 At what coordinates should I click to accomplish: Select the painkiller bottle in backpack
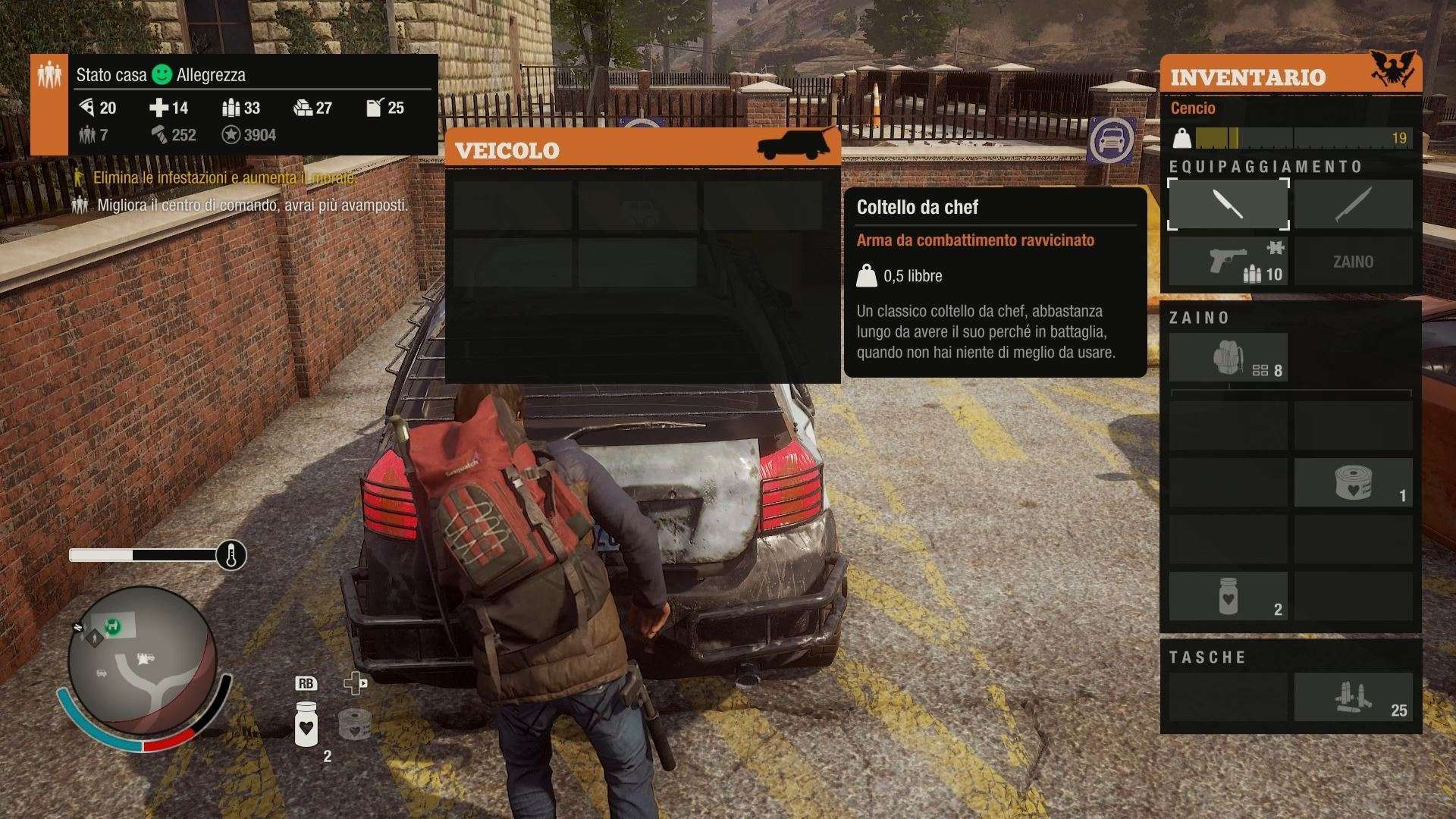(1228, 596)
